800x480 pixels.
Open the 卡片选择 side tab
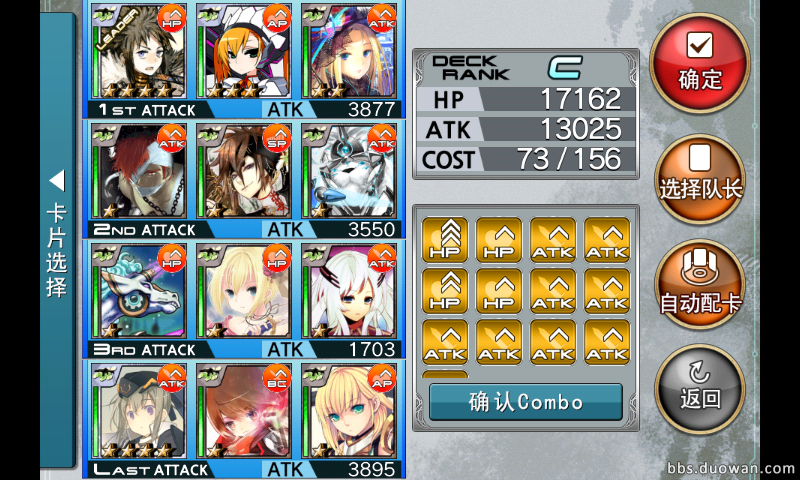(57, 240)
